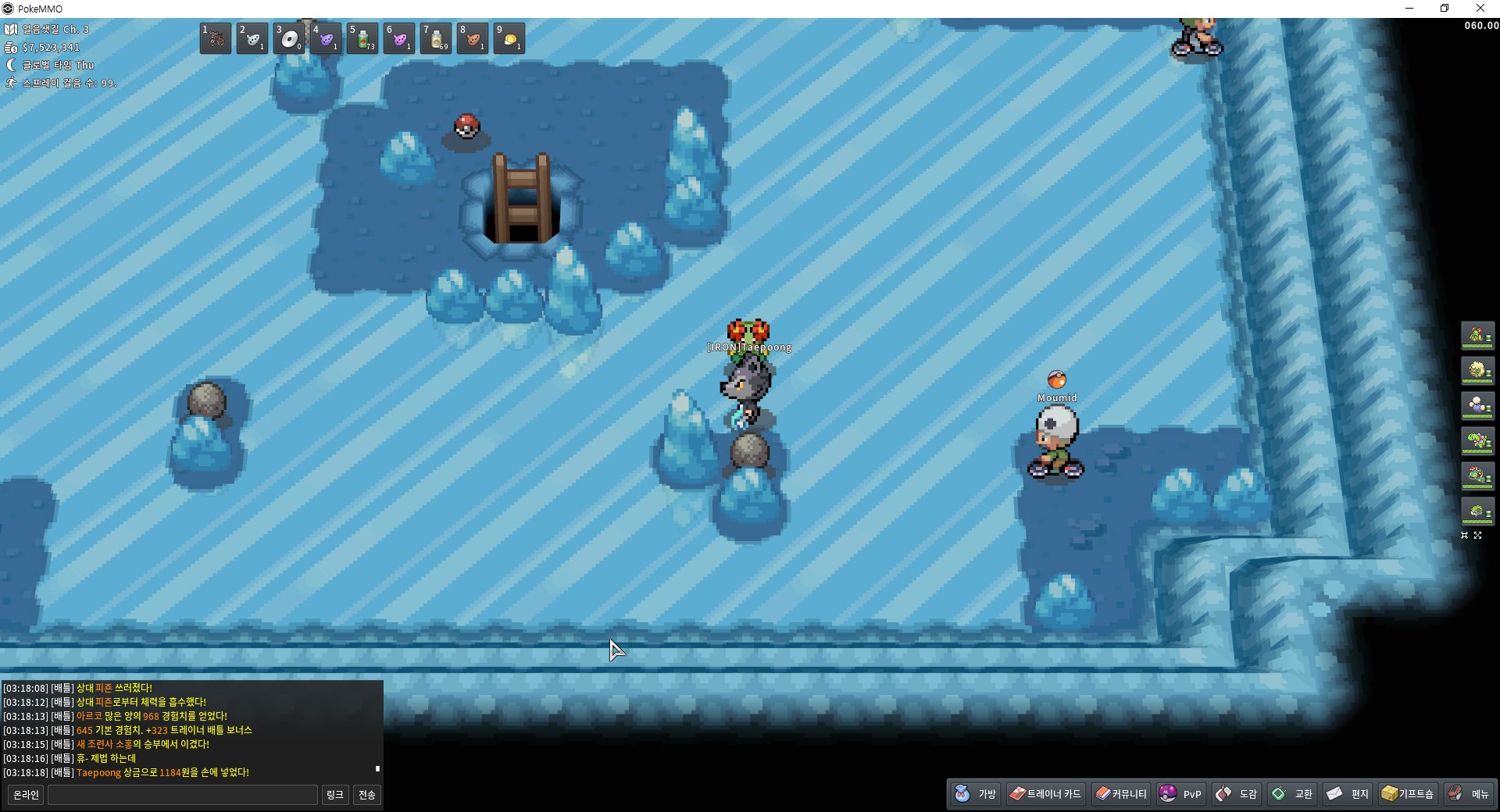Open the 편지 mail window

pos(1348,794)
